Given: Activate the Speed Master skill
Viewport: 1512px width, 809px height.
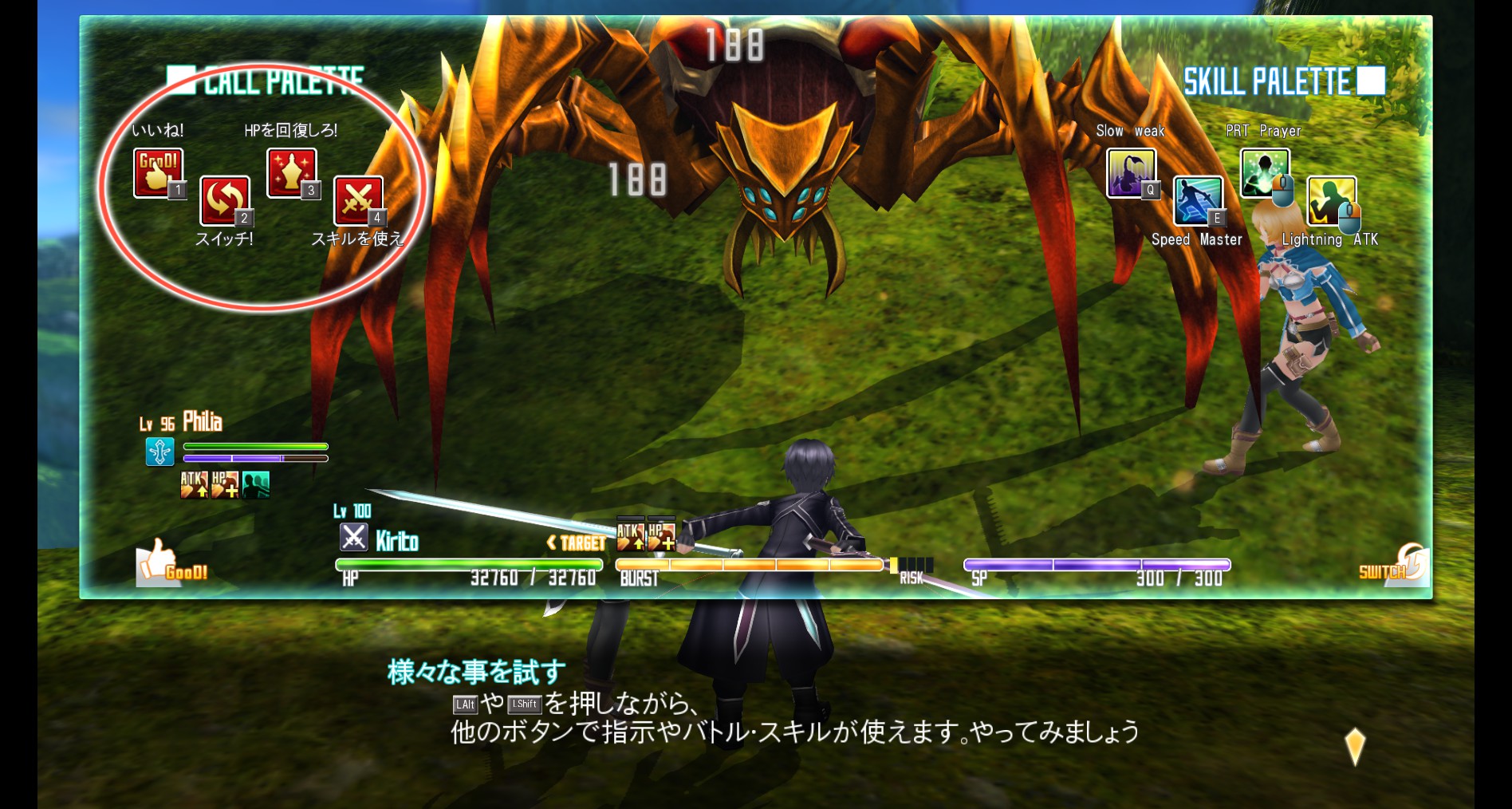Looking at the screenshot, I should (1197, 200).
